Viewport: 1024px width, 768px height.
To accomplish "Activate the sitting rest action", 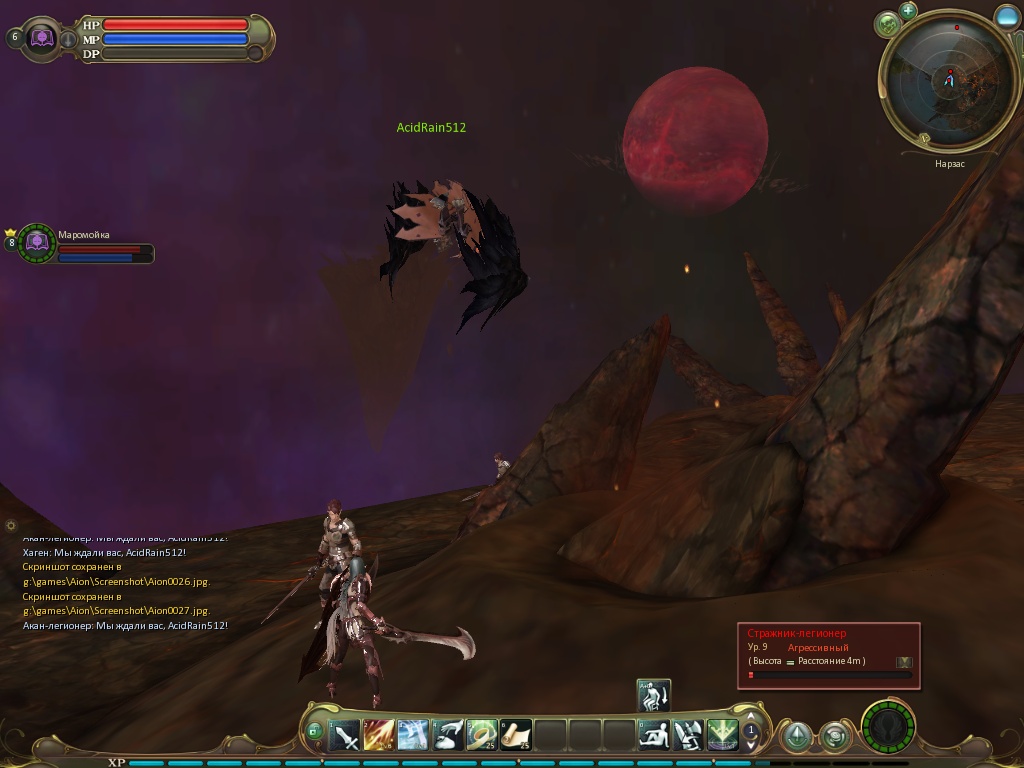I will point(654,736).
